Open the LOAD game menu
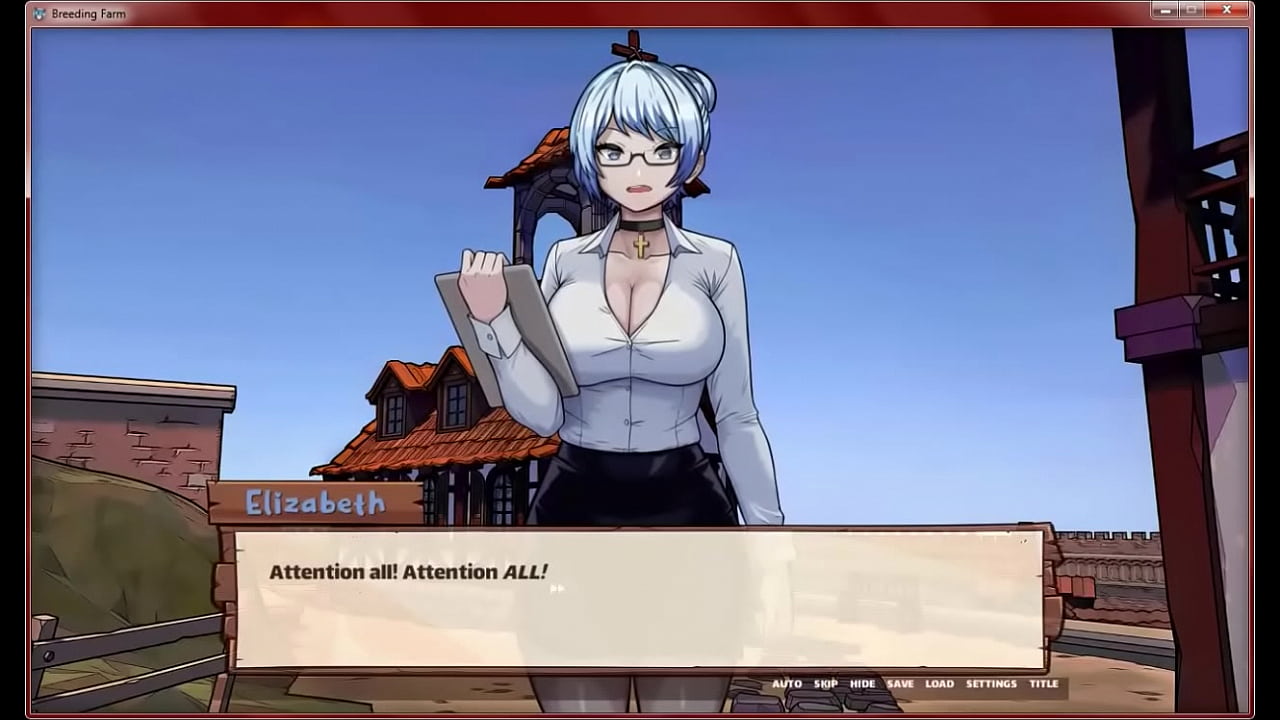Screen dimensions: 1280x720 (x=939, y=684)
